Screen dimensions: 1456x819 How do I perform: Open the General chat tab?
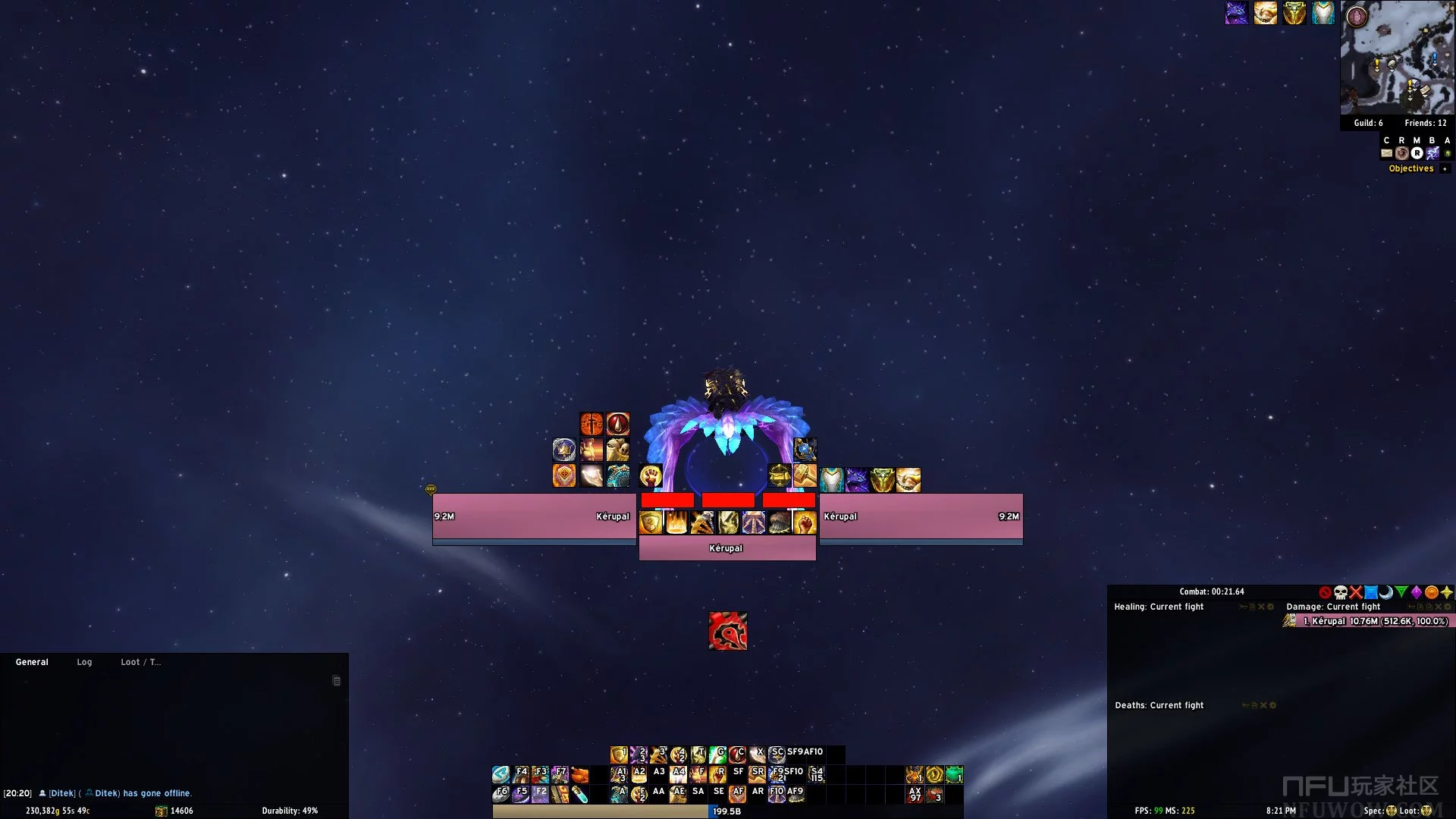(x=32, y=662)
